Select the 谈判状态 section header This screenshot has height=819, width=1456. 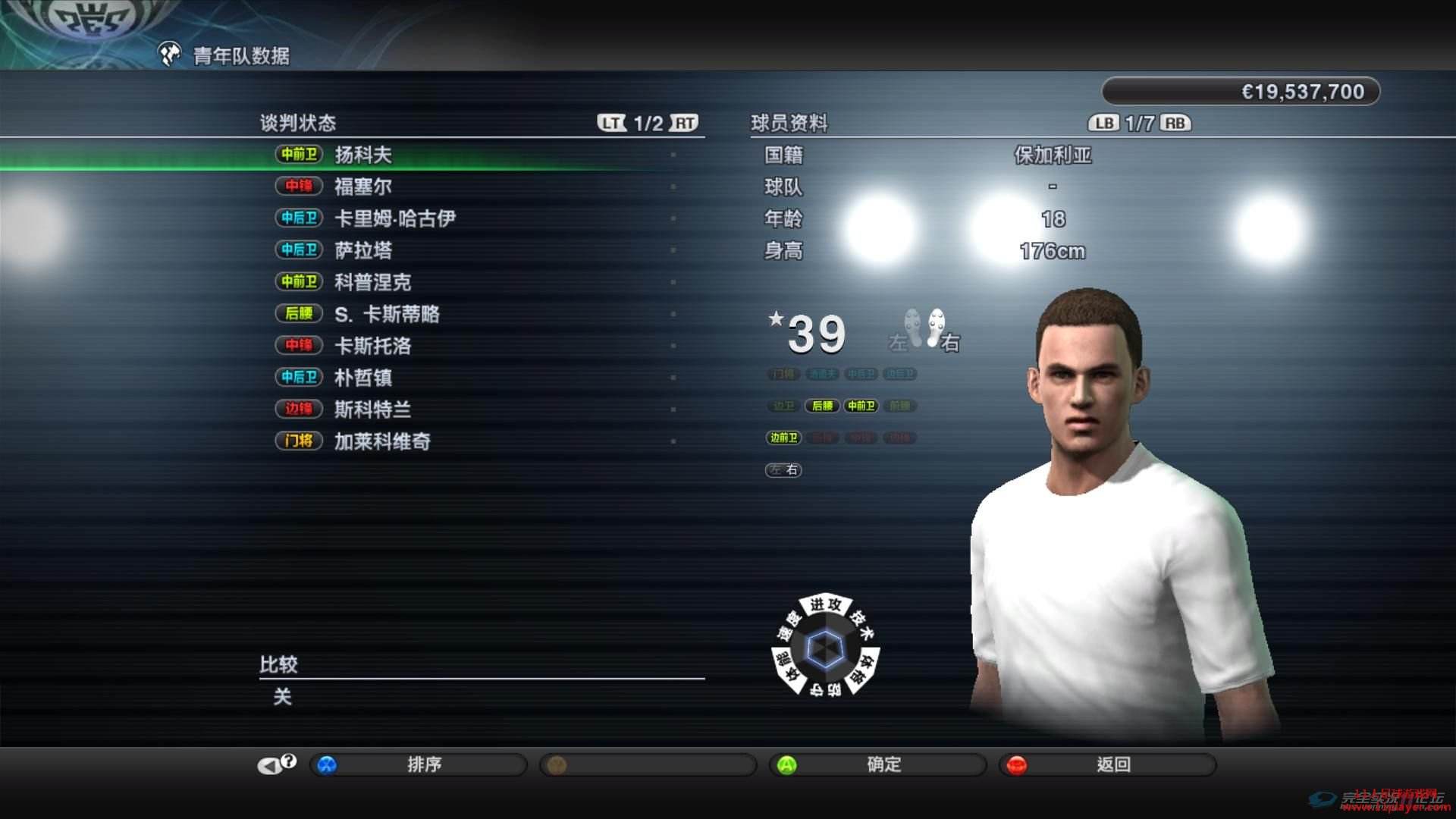[x=297, y=122]
